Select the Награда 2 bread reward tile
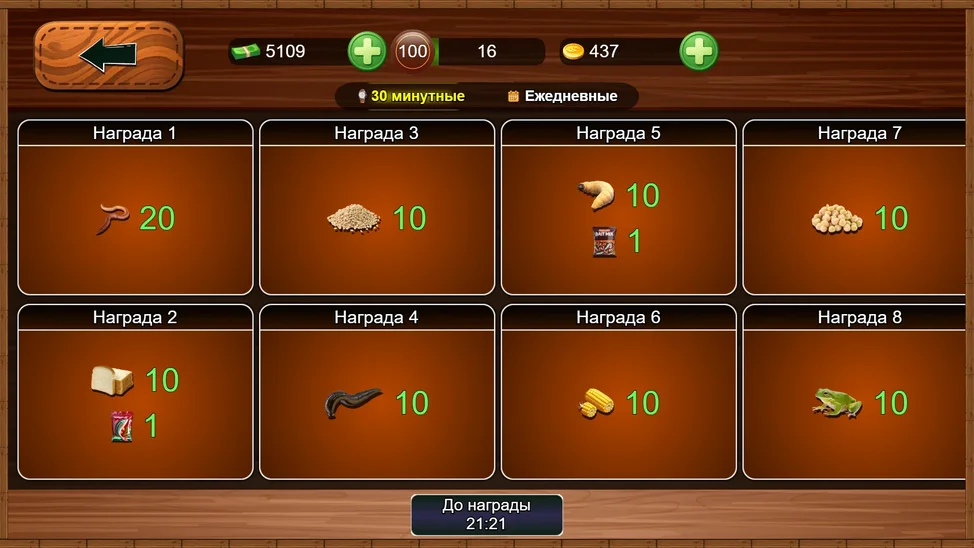The image size is (974, 548). pyautogui.click(x=136, y=402)
